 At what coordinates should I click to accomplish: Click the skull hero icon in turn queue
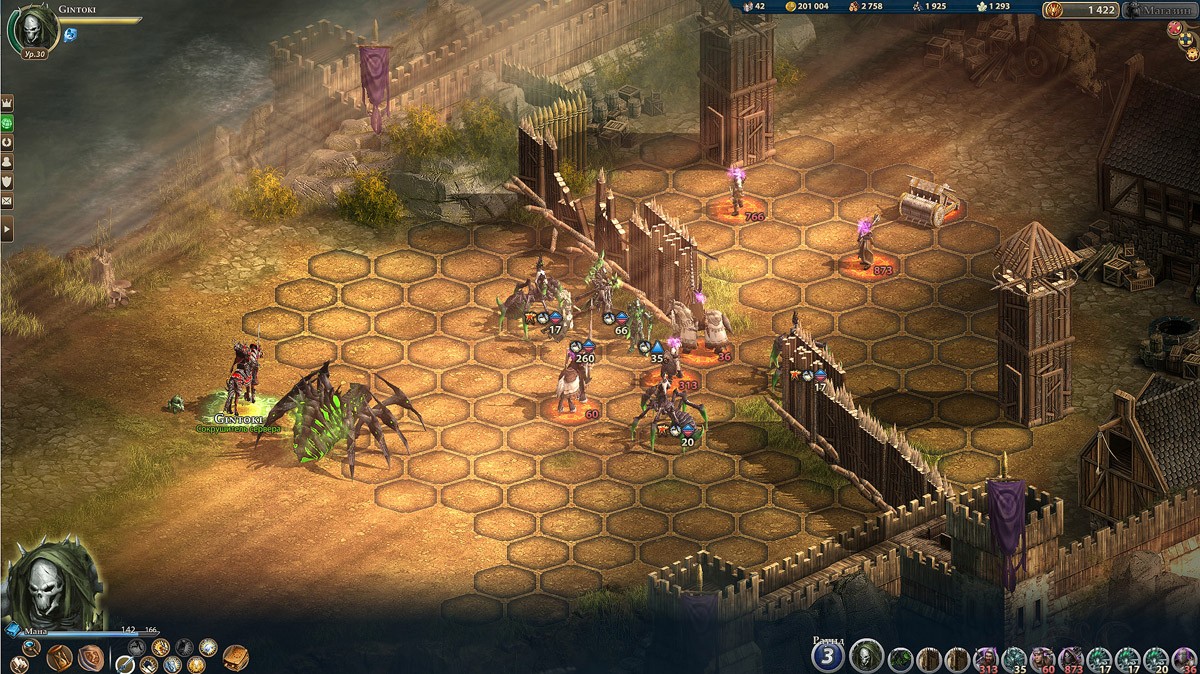coord(866,656)
